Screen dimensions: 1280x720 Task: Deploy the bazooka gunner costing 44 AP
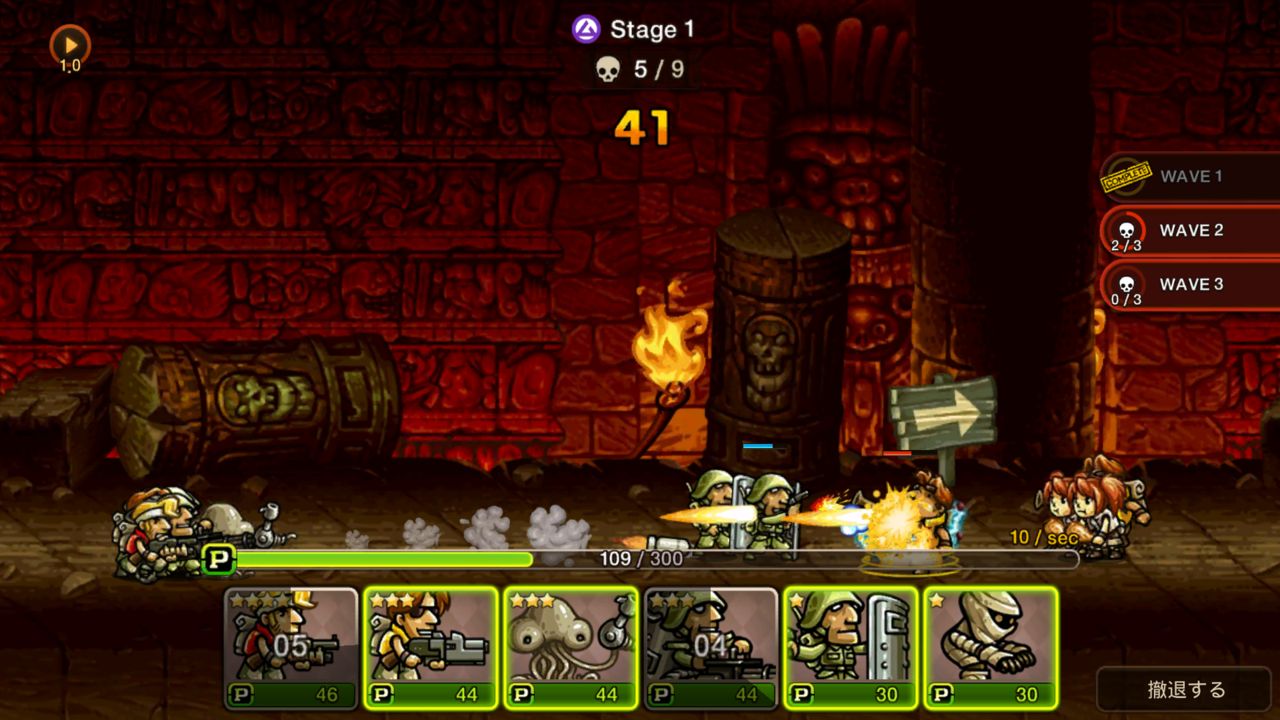[430, 645]
